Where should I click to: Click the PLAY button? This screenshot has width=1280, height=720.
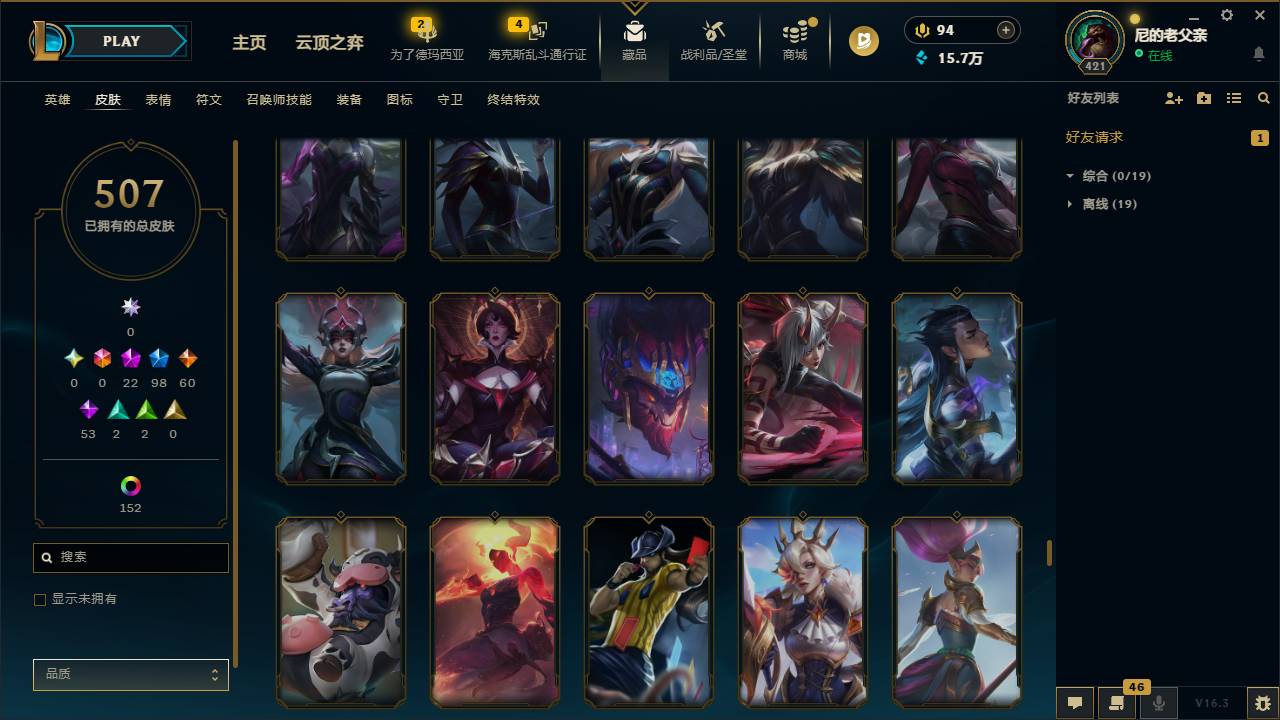click(121, 41)
